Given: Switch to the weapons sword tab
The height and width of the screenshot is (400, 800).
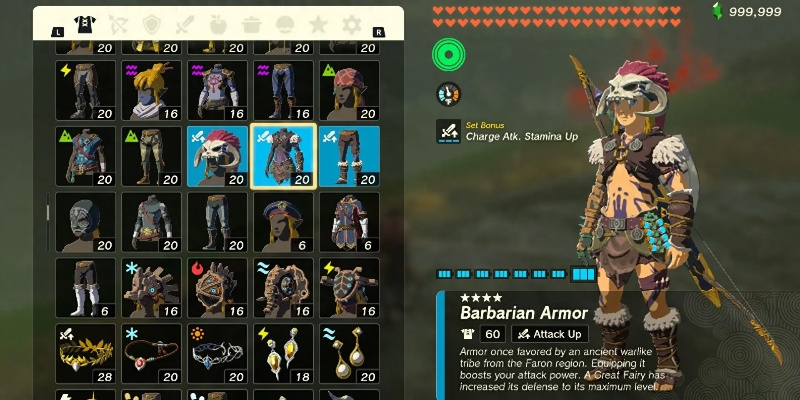Looking at the screenshot, I should click(x=185, y=23).
